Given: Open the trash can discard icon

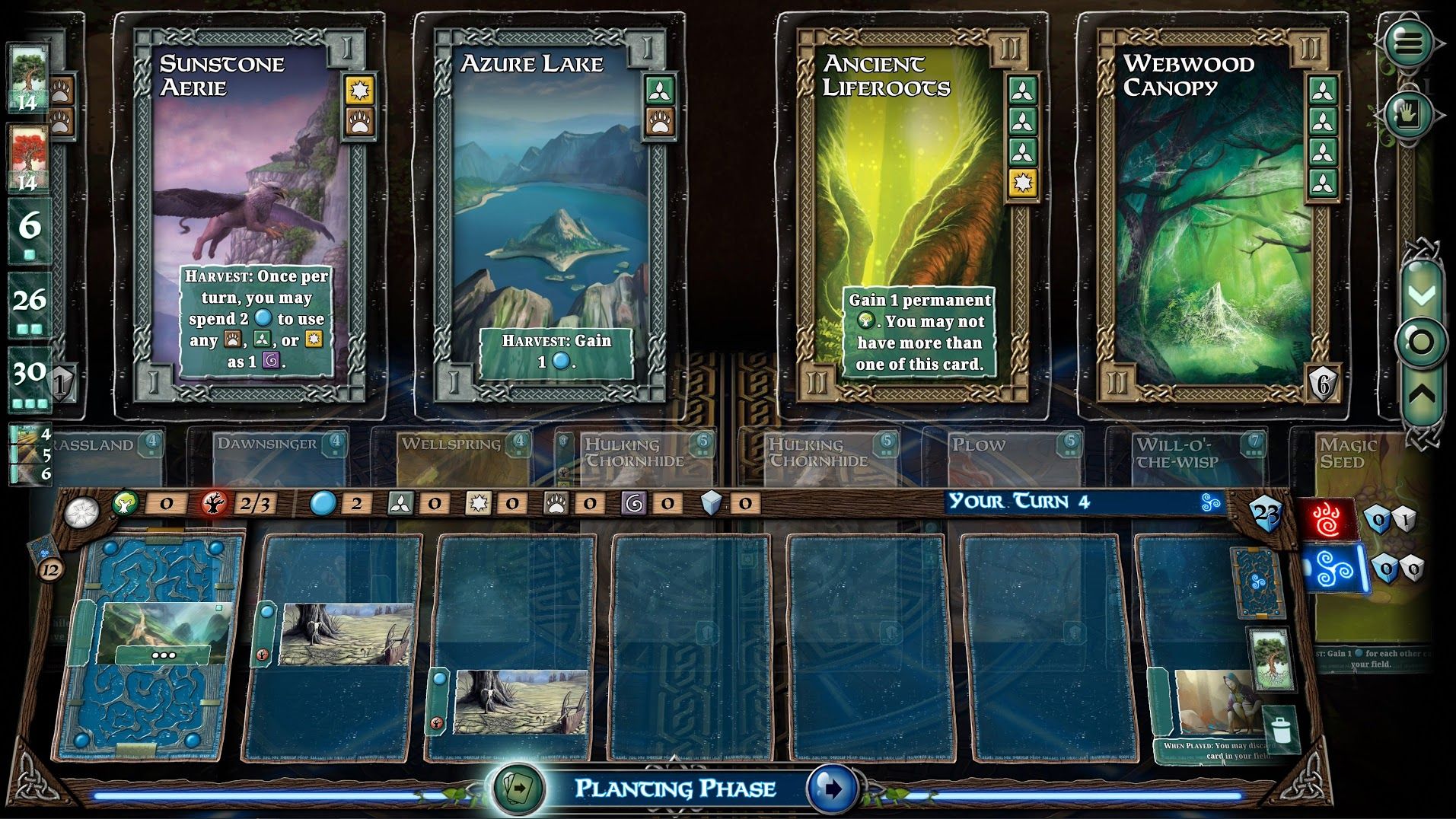Looking at the screenshot, I should [x=1281, y=729].
